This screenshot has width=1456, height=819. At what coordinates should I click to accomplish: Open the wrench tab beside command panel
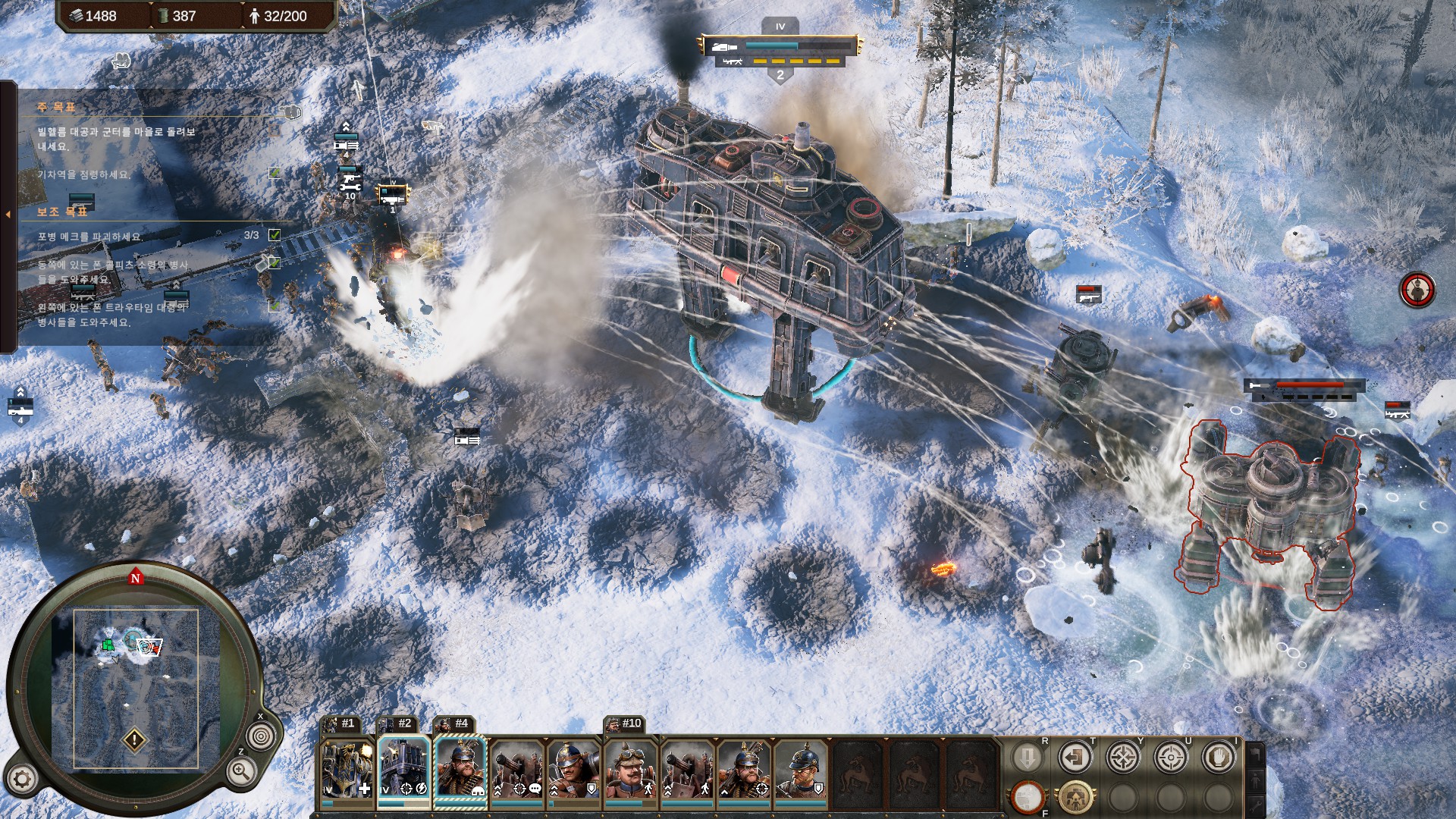(1255, 805)
